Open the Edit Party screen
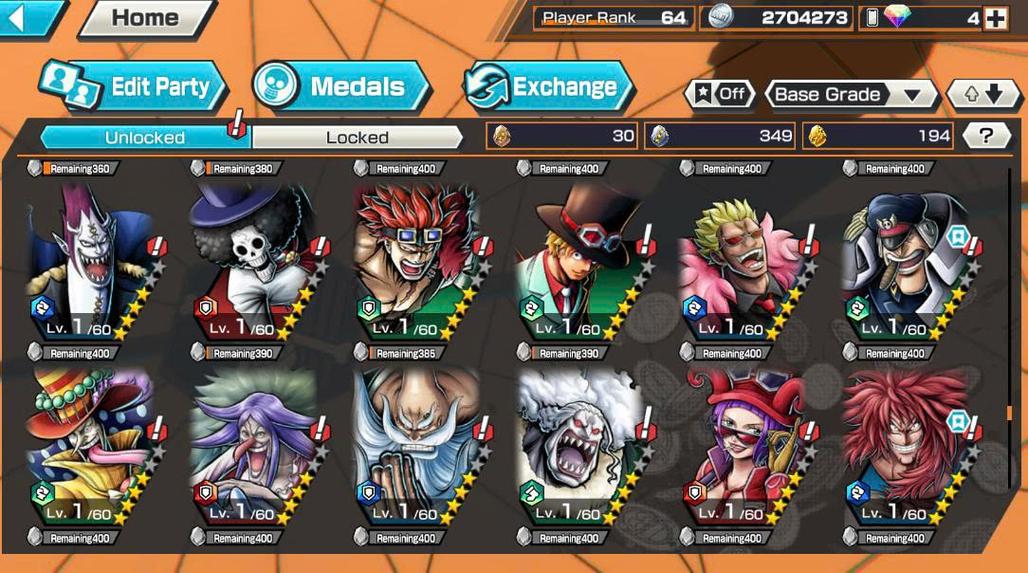 click(135, 87)
